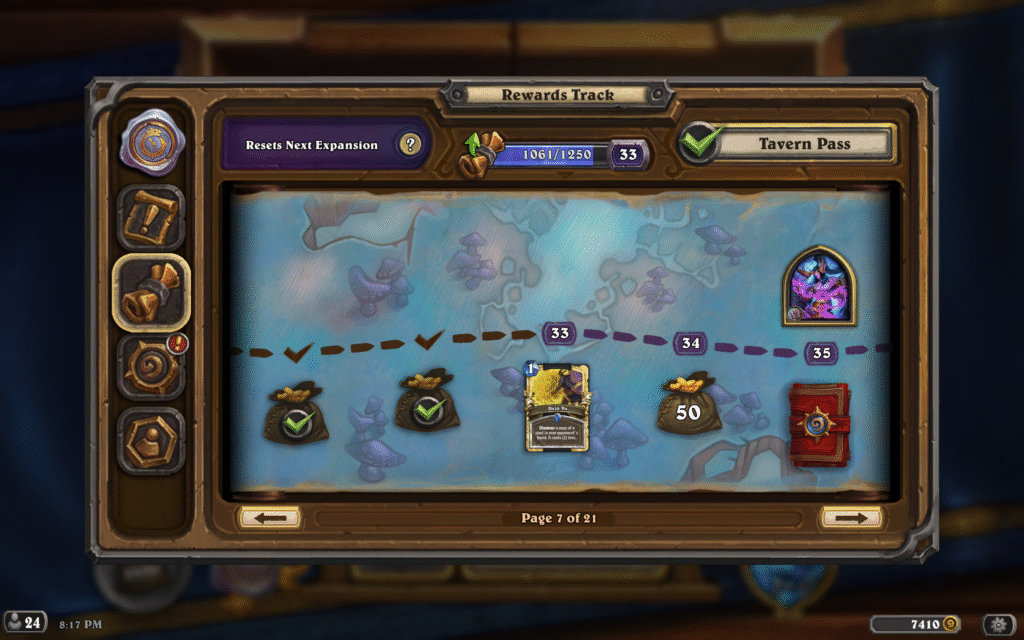
Task: Click the question mark help button
Action: point(409,145)
